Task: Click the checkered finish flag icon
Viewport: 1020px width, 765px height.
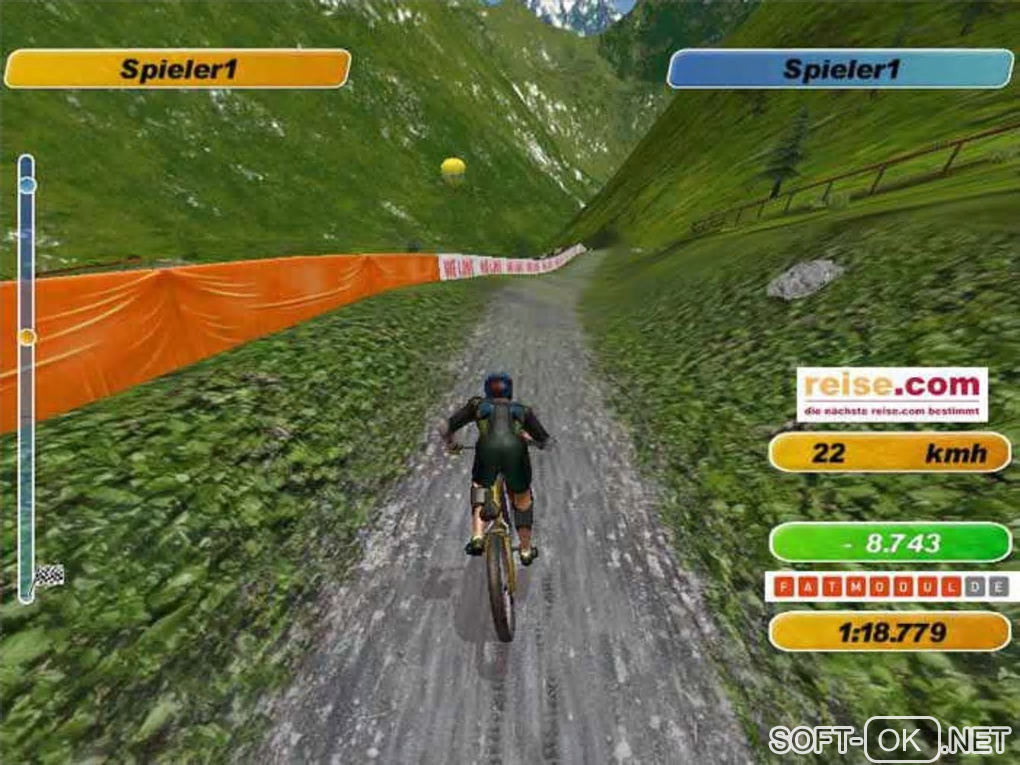Action: pyautogui.click(x=49, y=576)
